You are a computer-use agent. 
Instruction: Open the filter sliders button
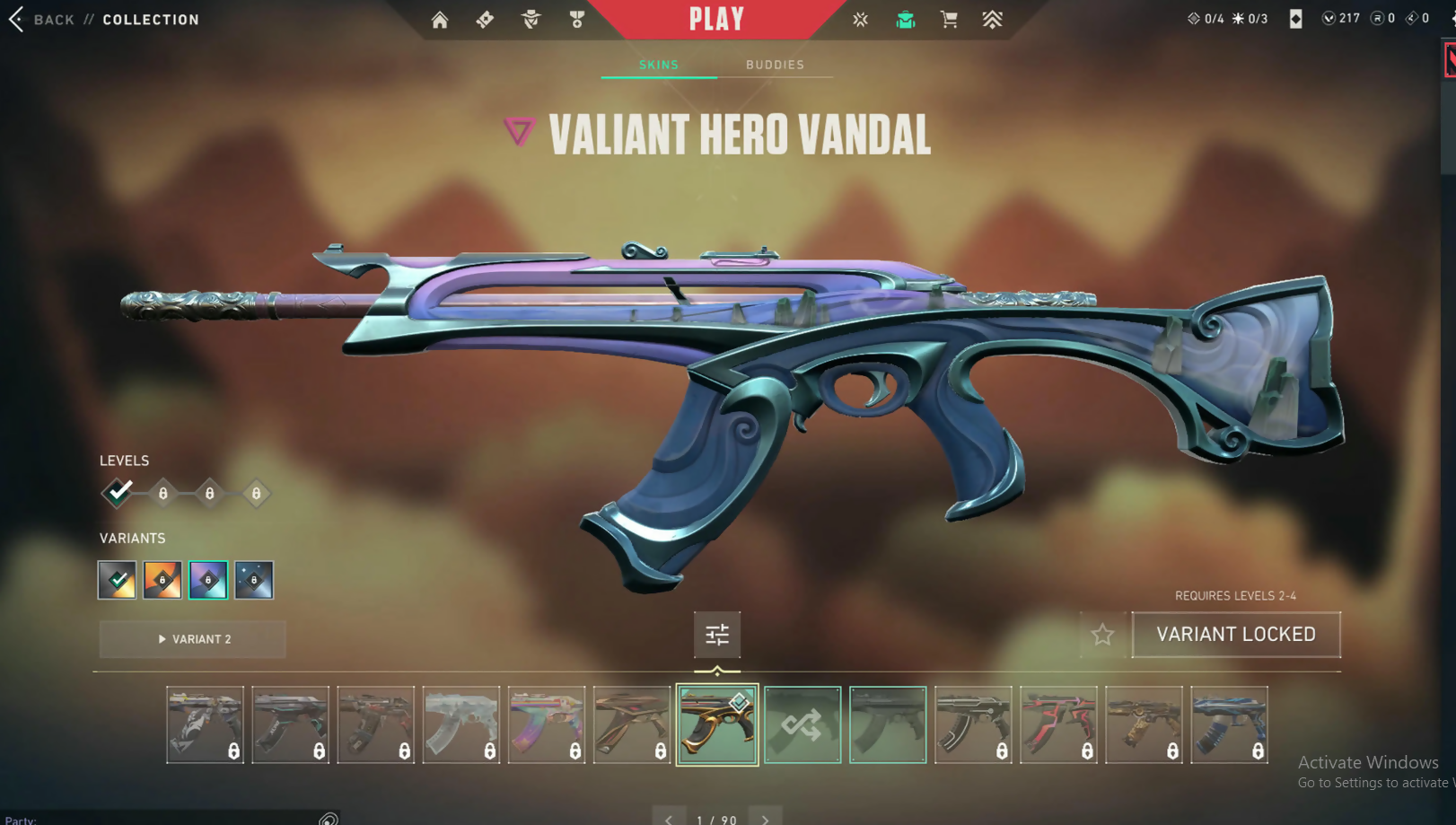pos(716,635)
